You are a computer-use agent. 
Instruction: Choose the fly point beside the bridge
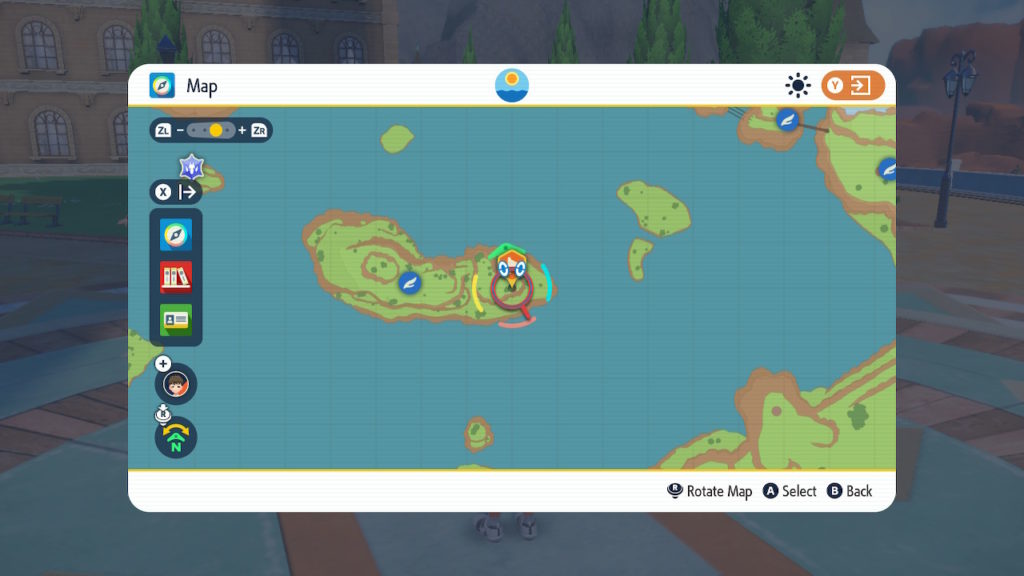tap(788, 120)
